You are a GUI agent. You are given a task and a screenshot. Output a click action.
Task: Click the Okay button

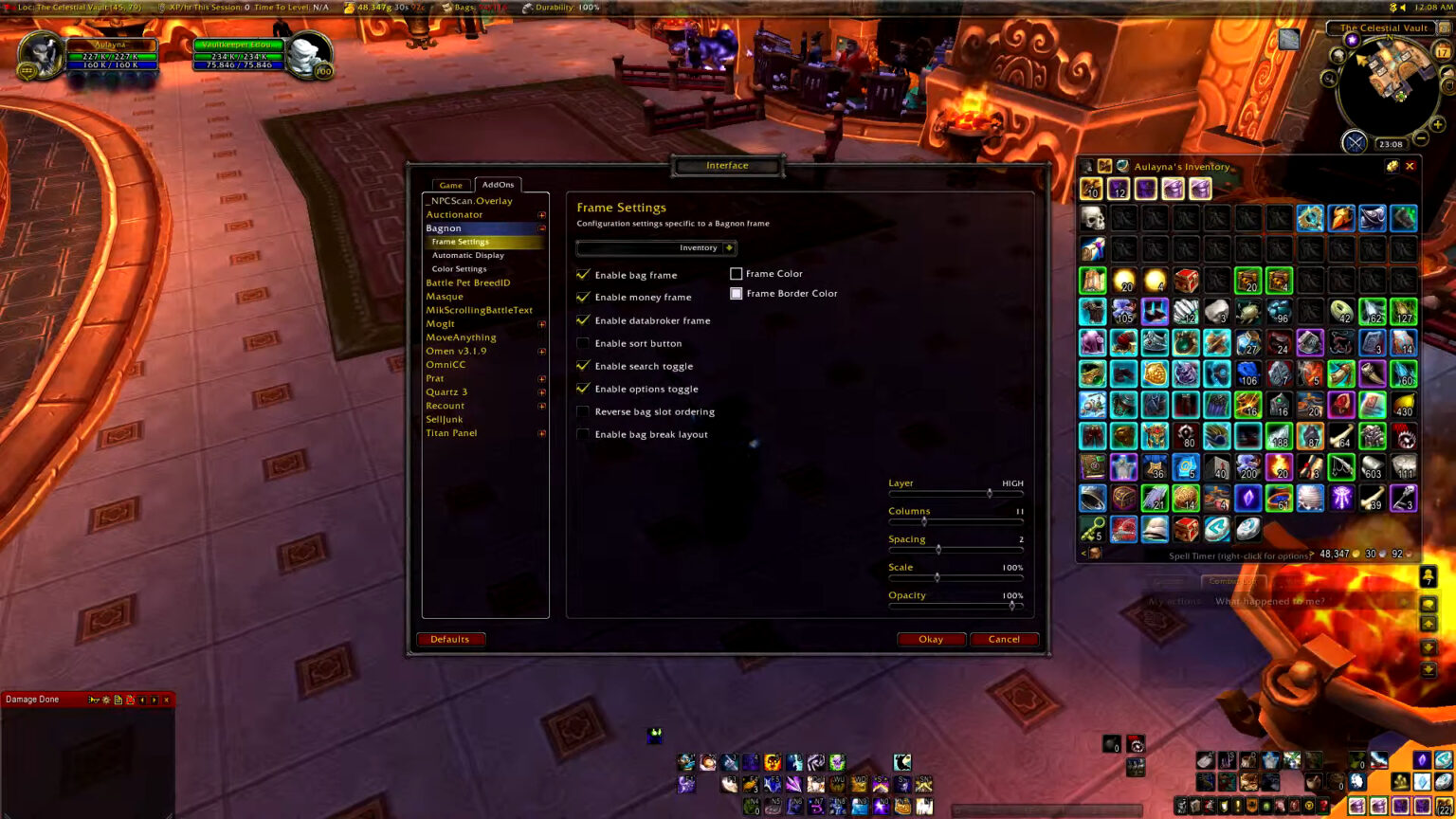coord(931,639)
